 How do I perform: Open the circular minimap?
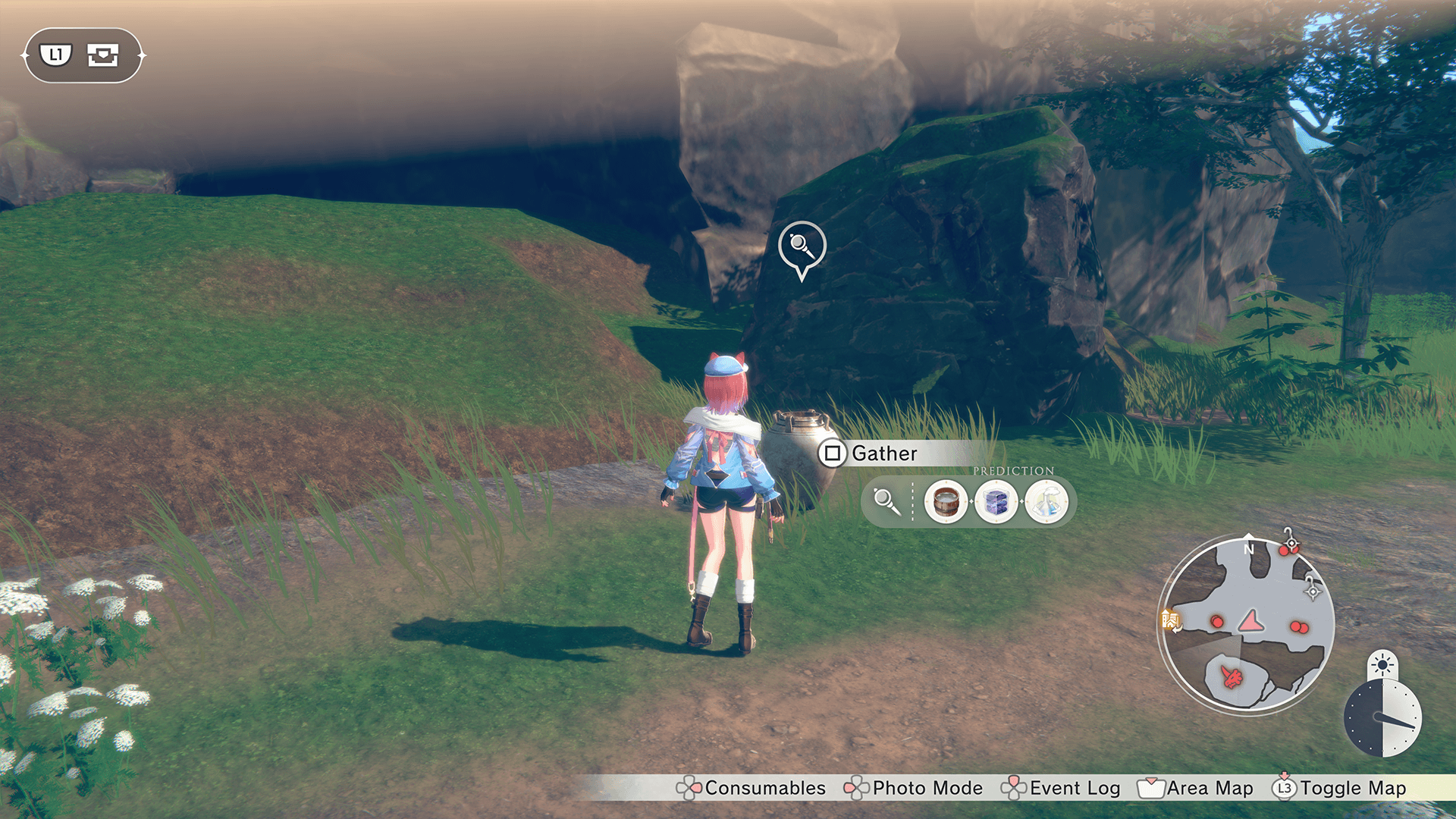(x=1247, y=623)
